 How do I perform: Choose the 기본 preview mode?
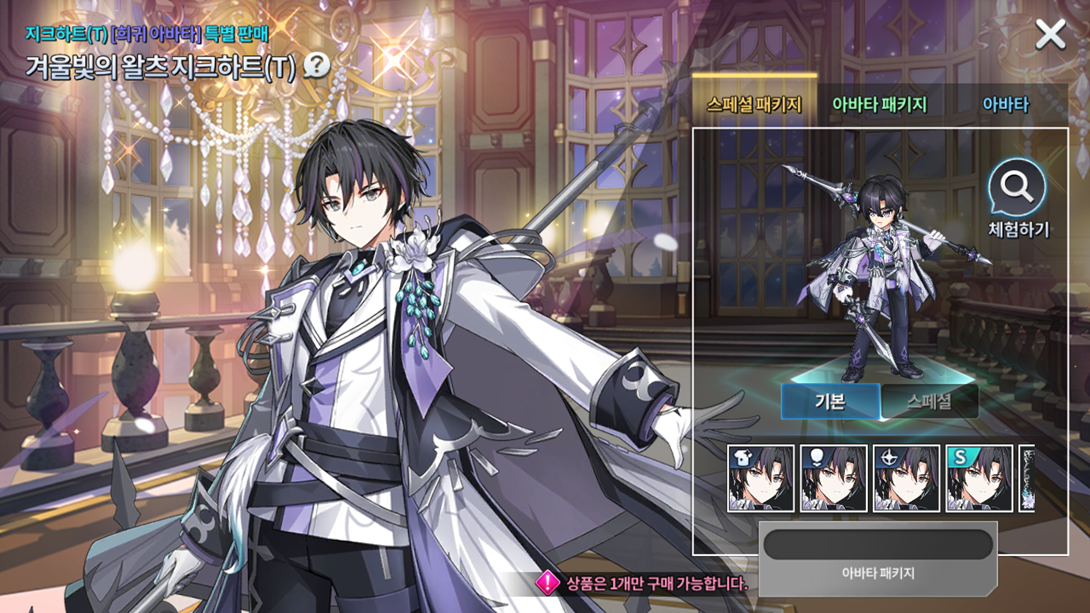[x=830, y=401]
